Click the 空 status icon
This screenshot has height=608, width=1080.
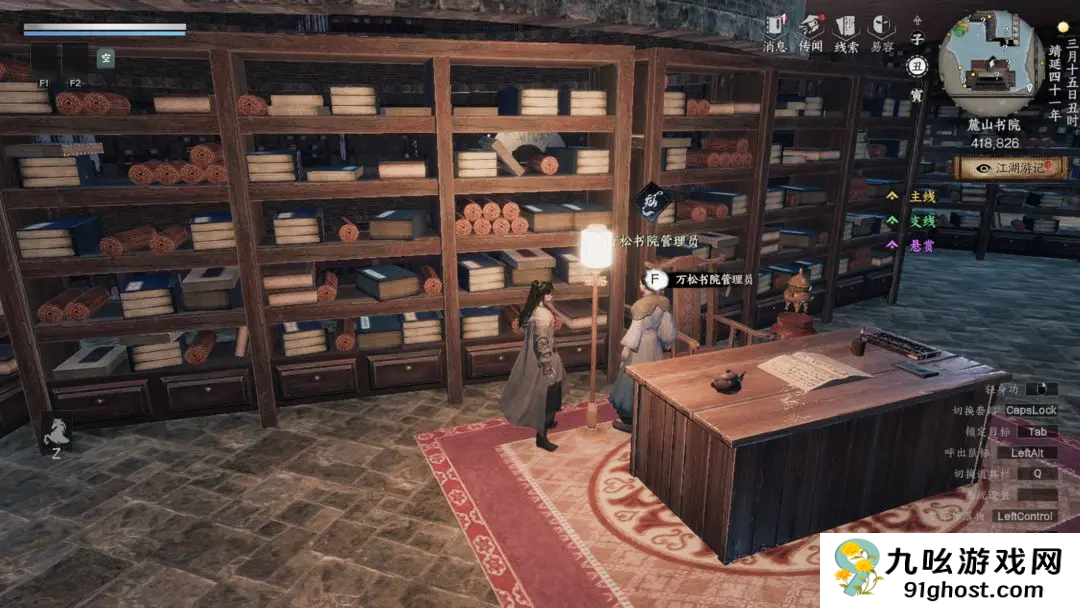pos(105,58)
